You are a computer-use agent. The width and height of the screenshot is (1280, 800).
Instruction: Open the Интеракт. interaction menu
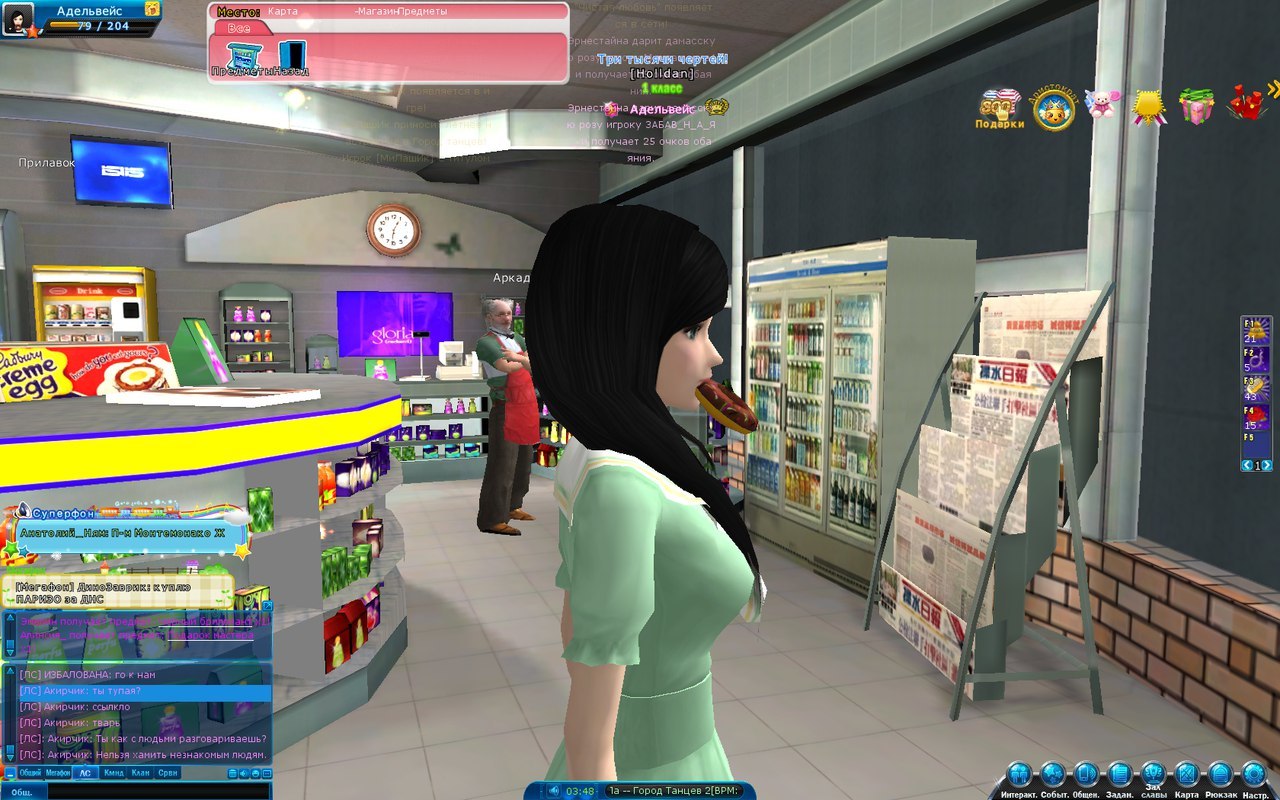coord(1019,774)
